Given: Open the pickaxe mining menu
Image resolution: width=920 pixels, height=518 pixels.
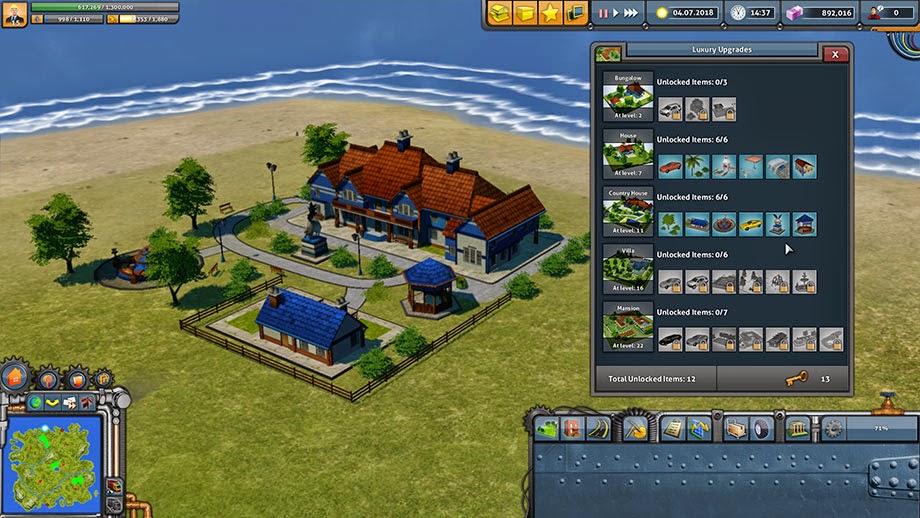Looking at the screenshot, I should (635, 429).
